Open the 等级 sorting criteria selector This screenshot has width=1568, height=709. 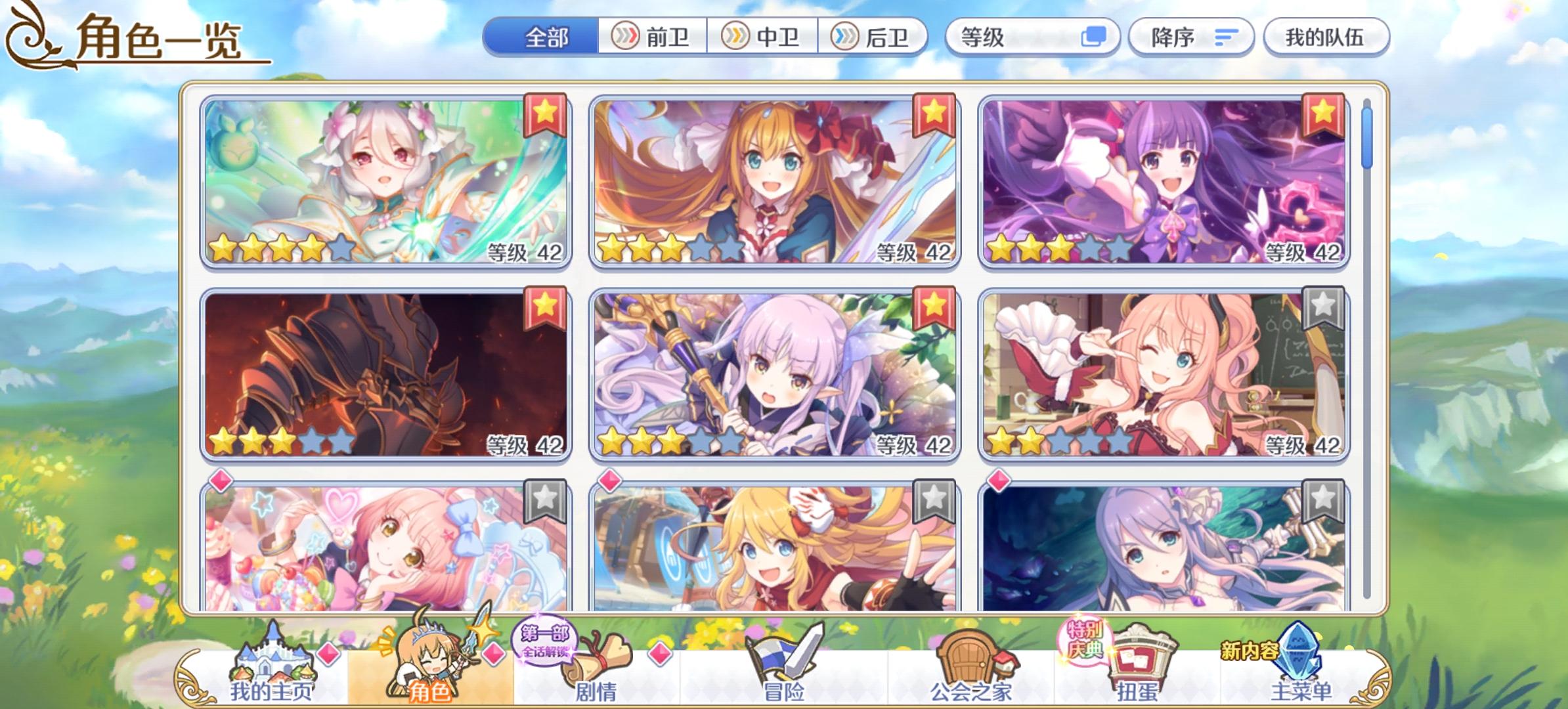coord(1031,37)
